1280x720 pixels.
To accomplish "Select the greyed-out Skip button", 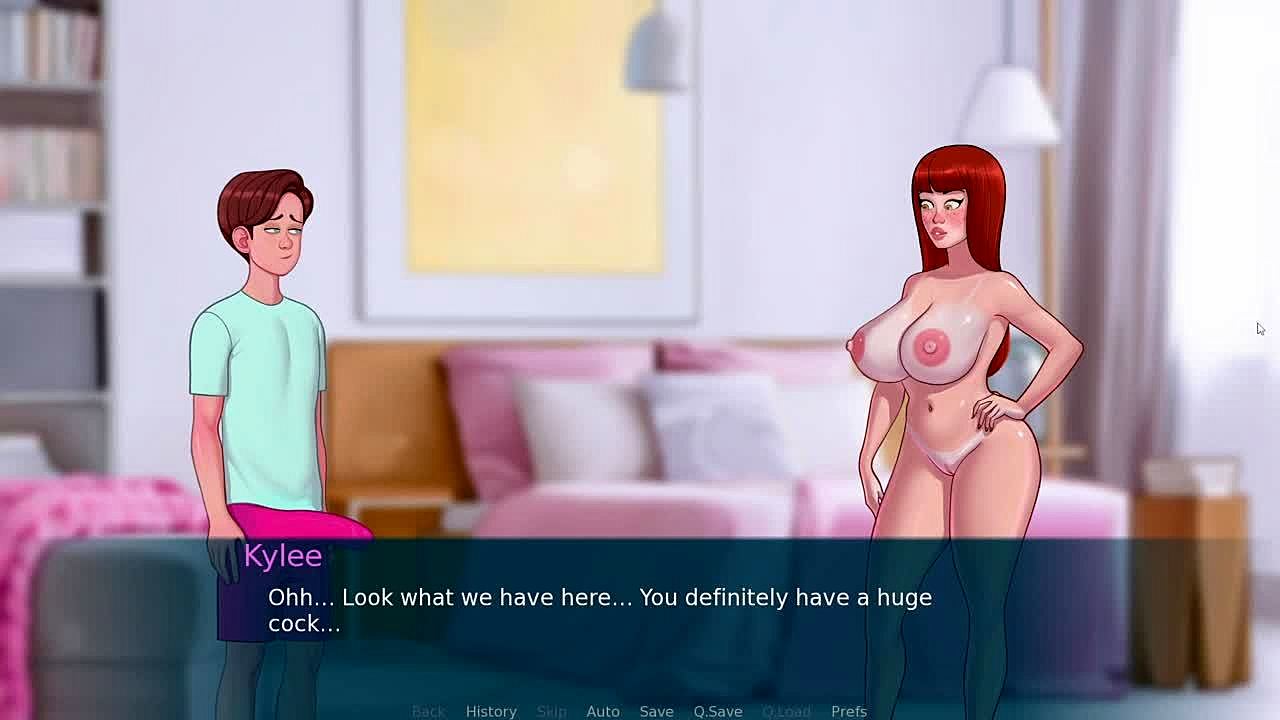I will point(551,711).
